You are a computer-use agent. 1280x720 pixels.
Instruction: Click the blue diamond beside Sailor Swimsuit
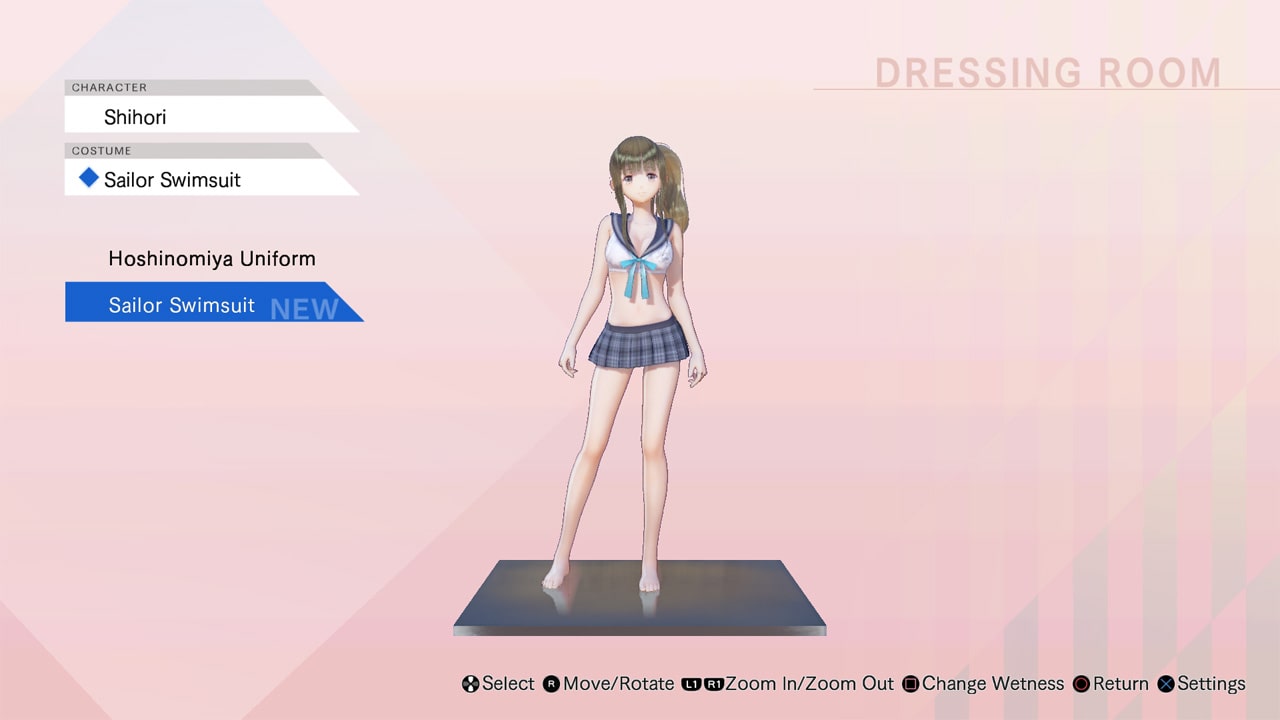88,178
